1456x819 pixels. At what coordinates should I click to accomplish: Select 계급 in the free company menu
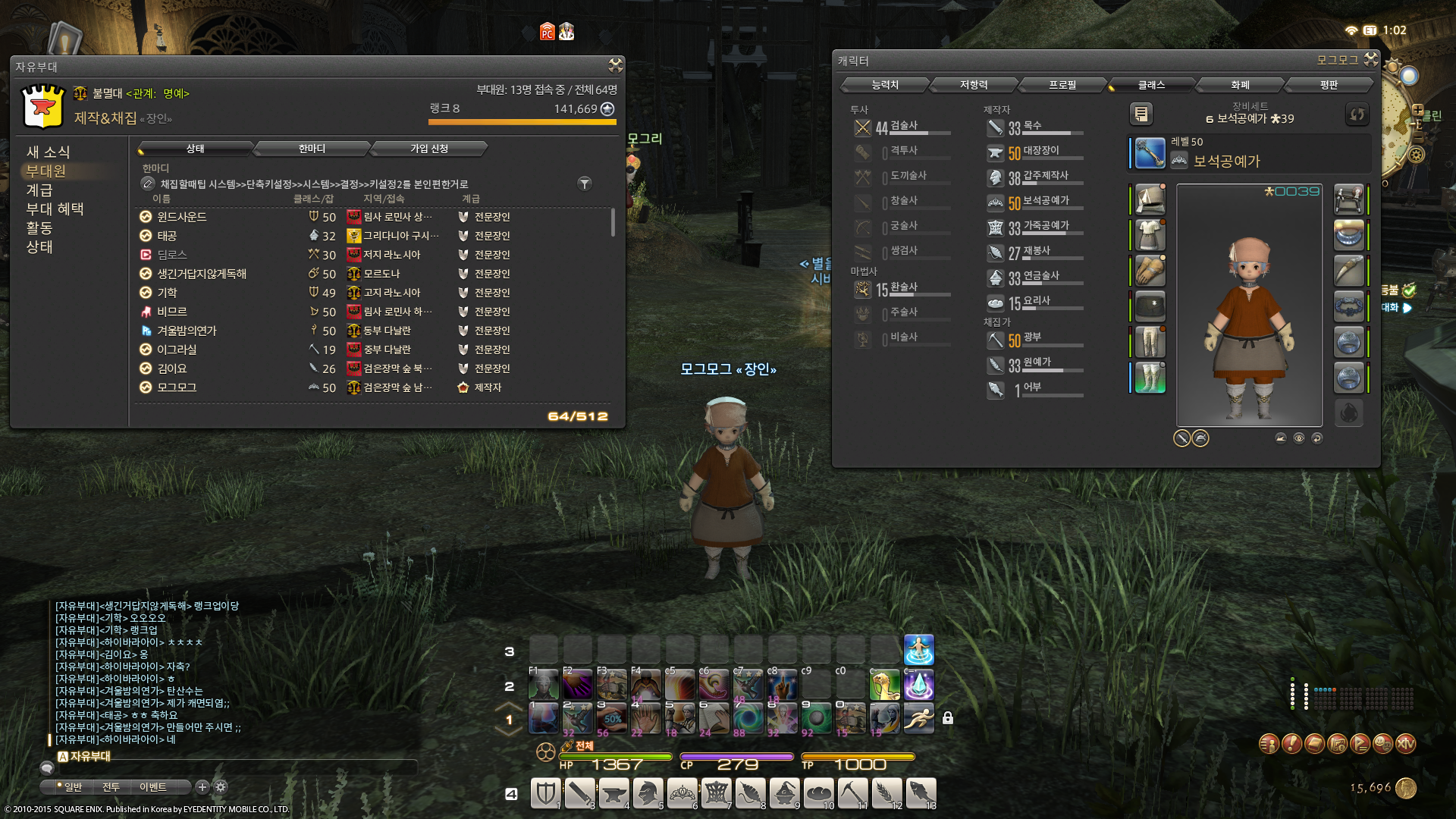point(39,190)
